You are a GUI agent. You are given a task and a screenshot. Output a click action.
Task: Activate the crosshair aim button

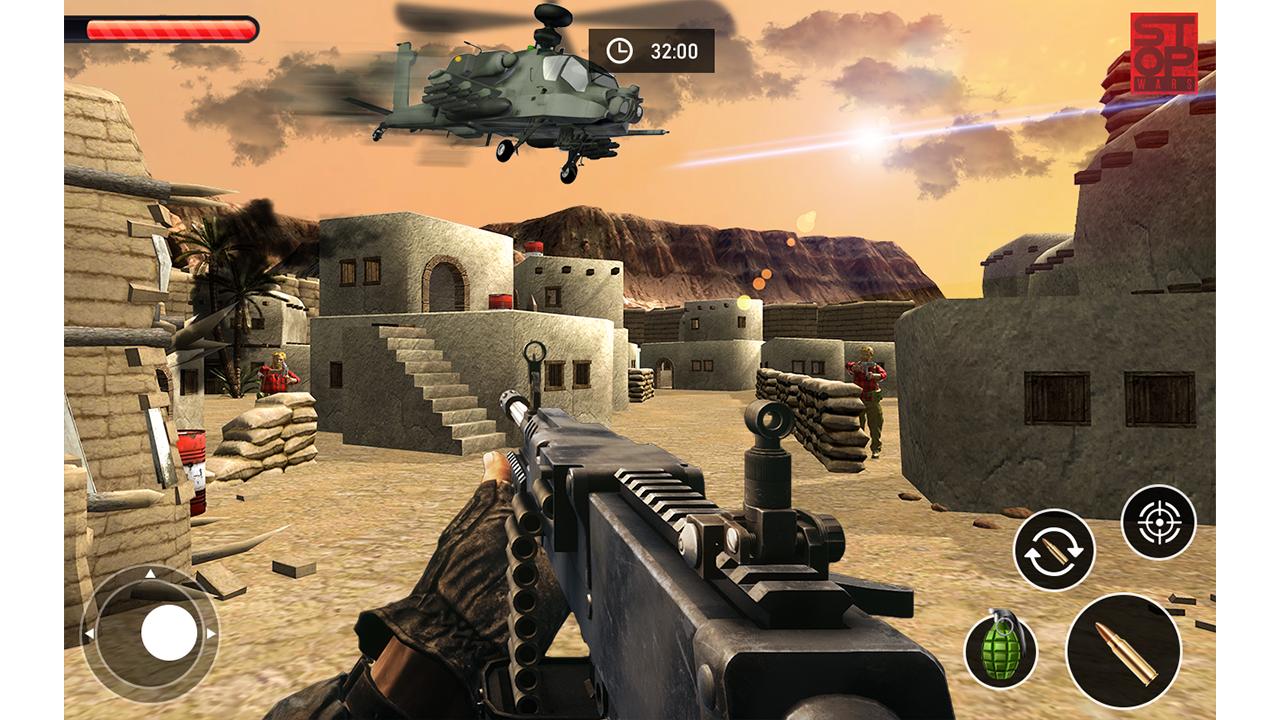(x=1158, y=521)
